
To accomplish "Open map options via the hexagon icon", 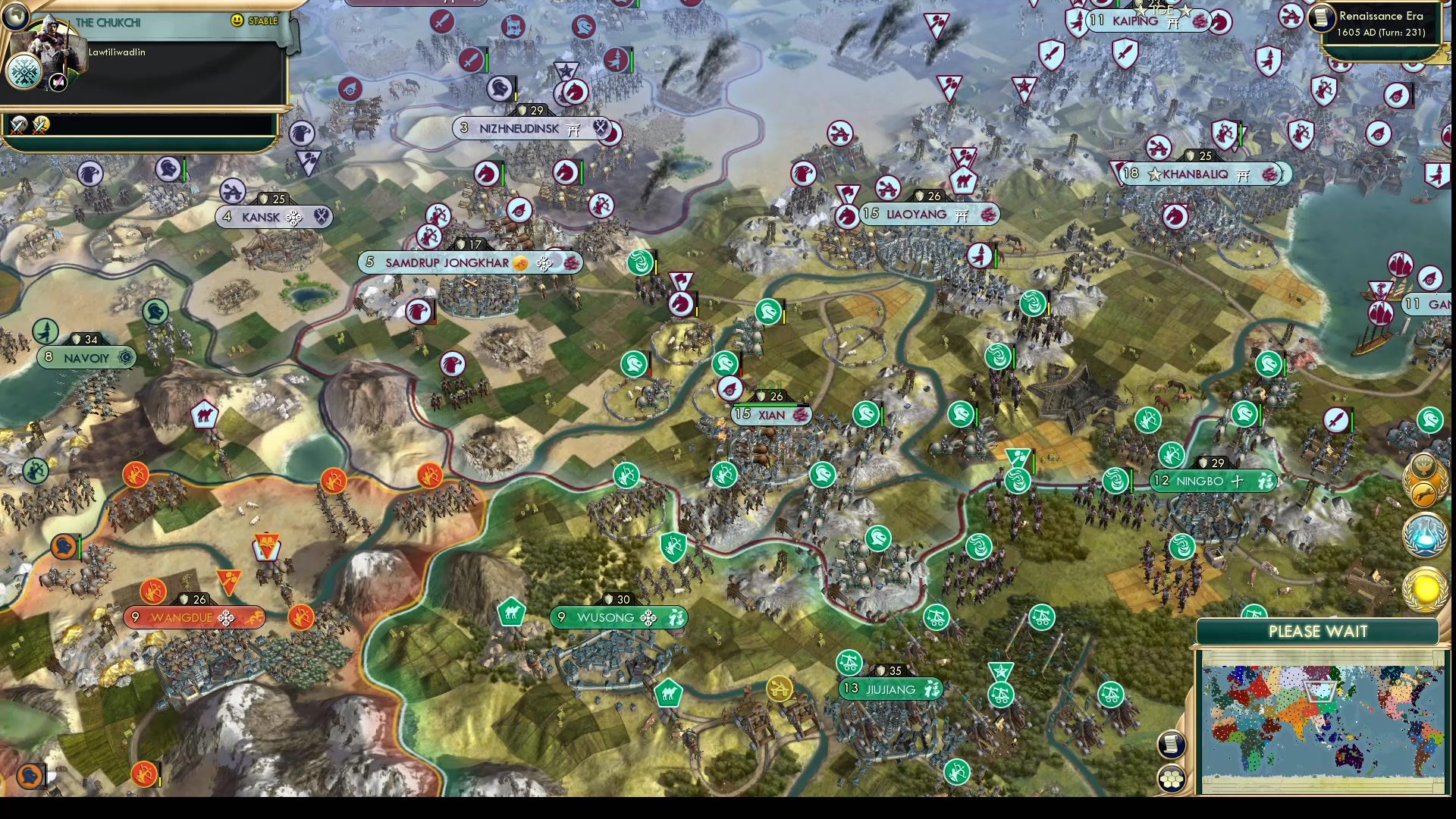I will tap(1172, 778).
